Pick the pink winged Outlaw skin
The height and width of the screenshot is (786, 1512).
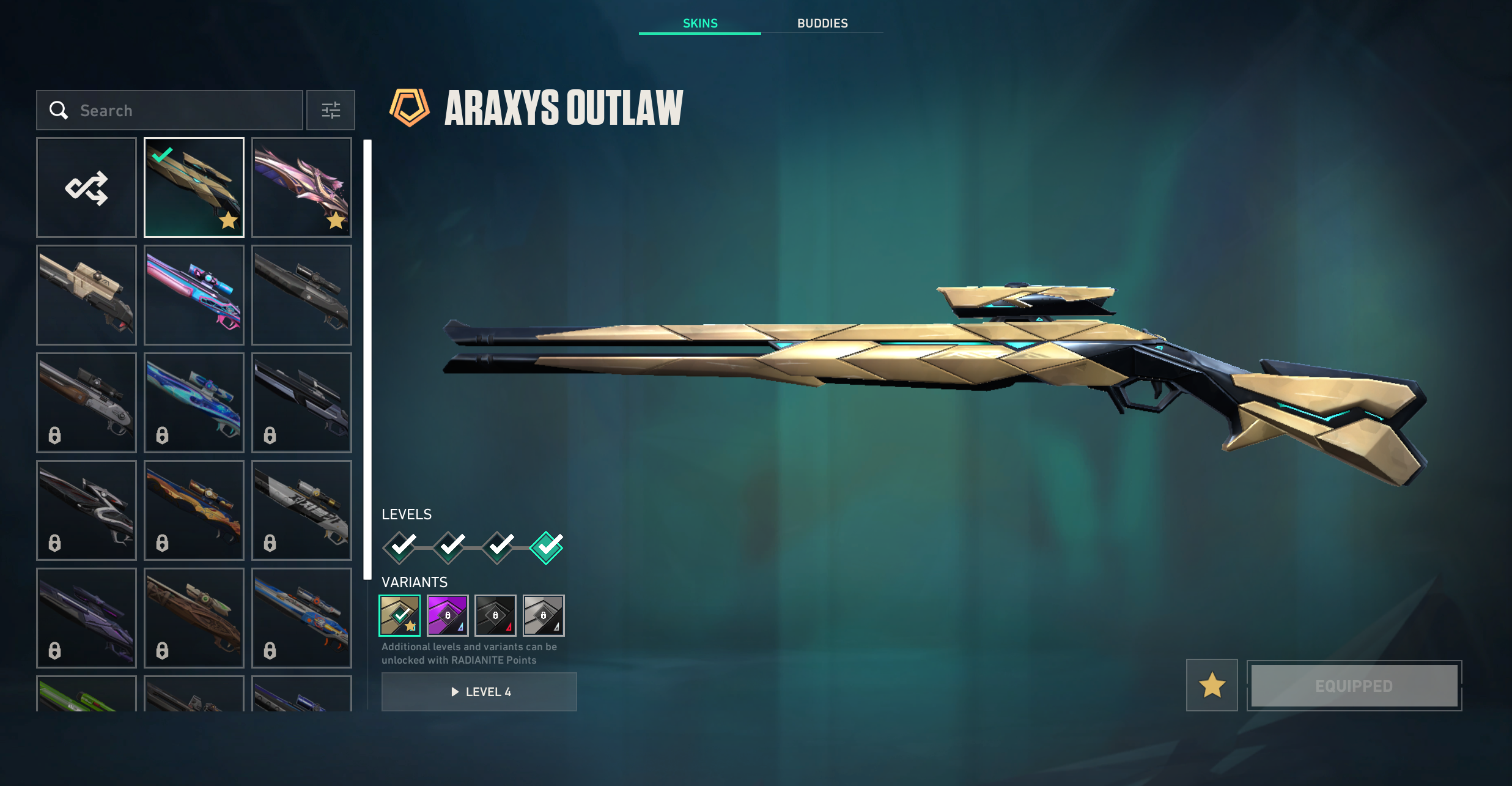pyautogui.click(x=301, y=187)
